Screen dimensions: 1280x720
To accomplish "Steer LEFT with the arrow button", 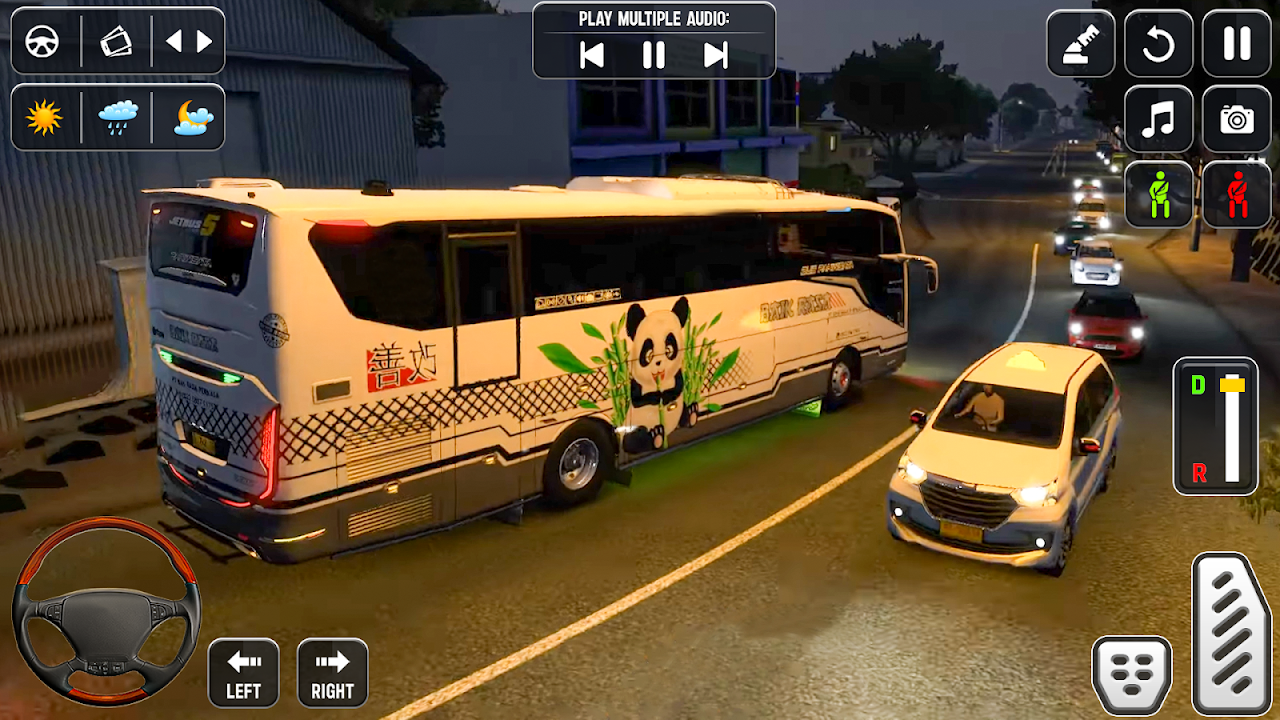I will tap(243, 673).
